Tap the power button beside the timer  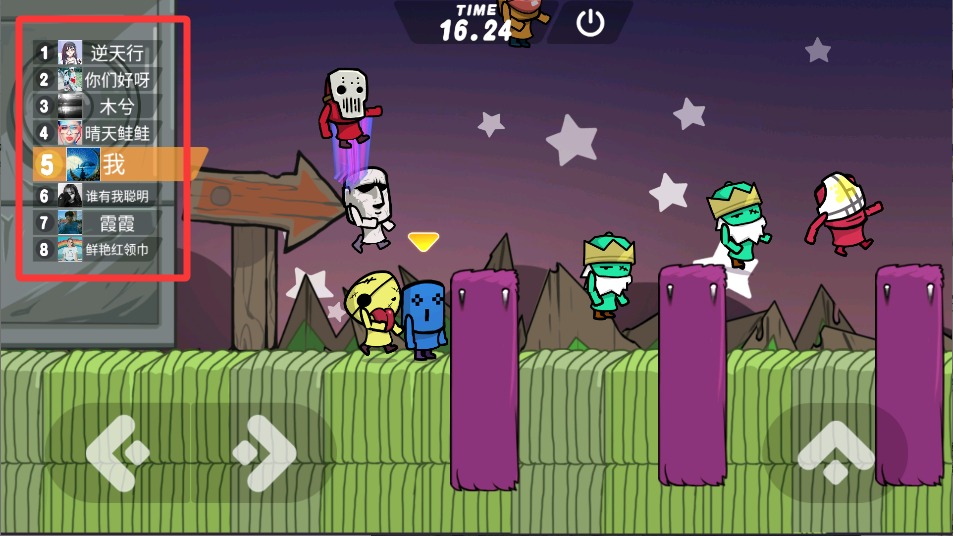(591, 23)
